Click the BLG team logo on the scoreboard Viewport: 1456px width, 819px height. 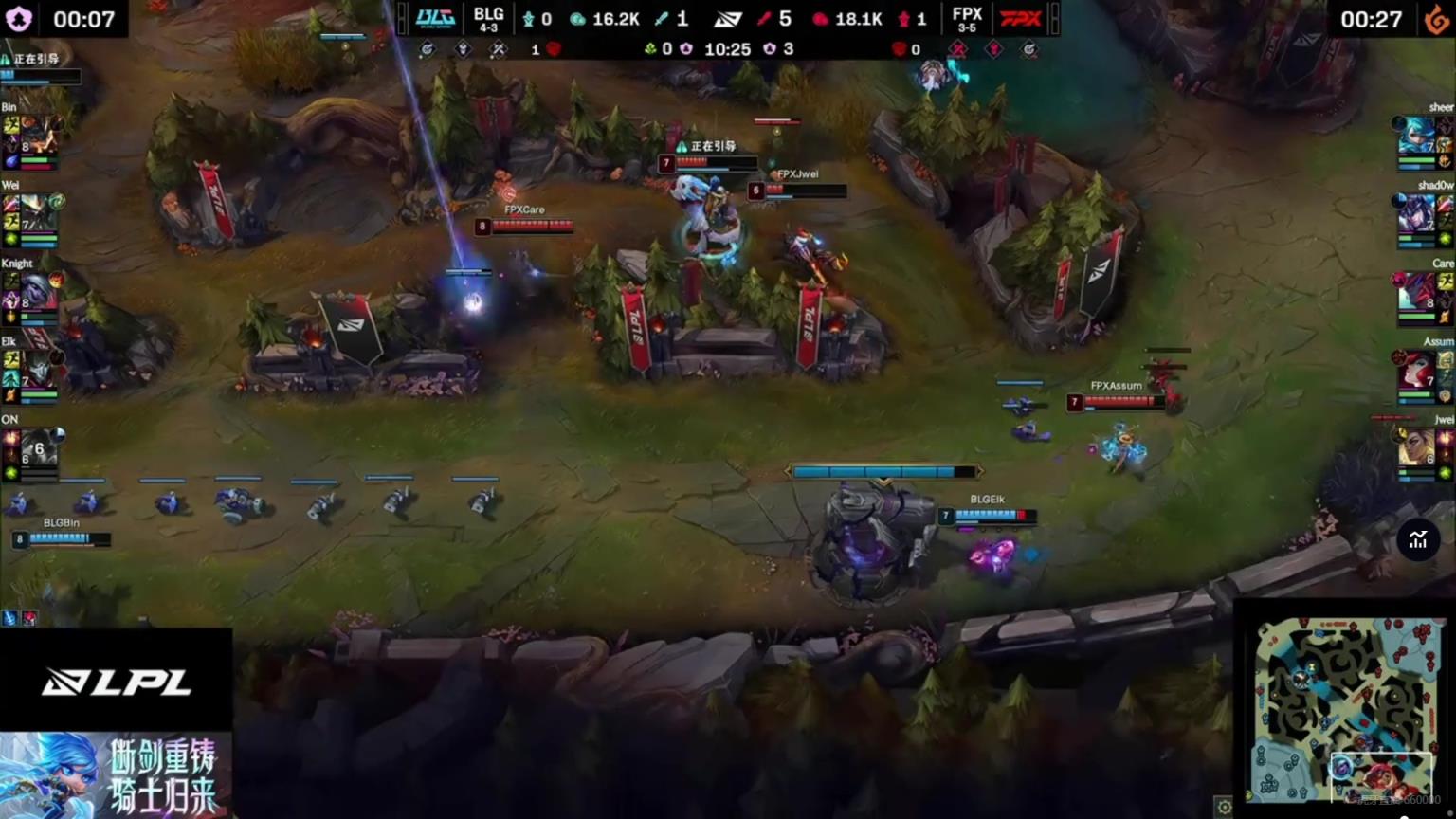point(435,19)
